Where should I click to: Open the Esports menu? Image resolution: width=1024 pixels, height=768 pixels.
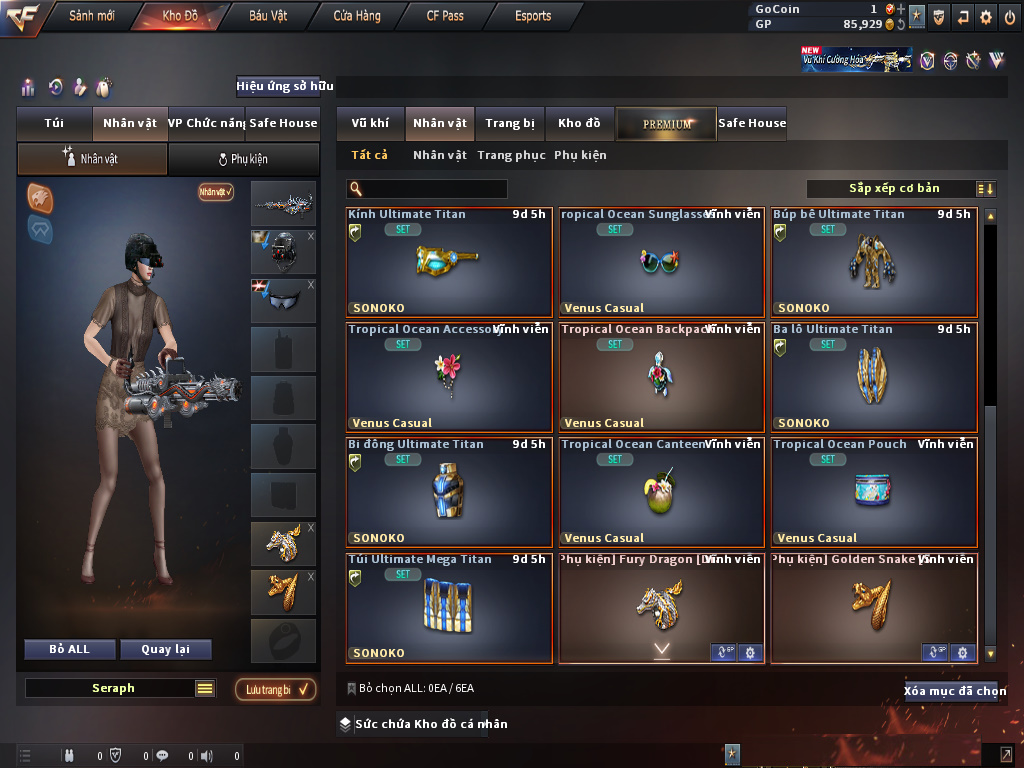coord(533,16)
